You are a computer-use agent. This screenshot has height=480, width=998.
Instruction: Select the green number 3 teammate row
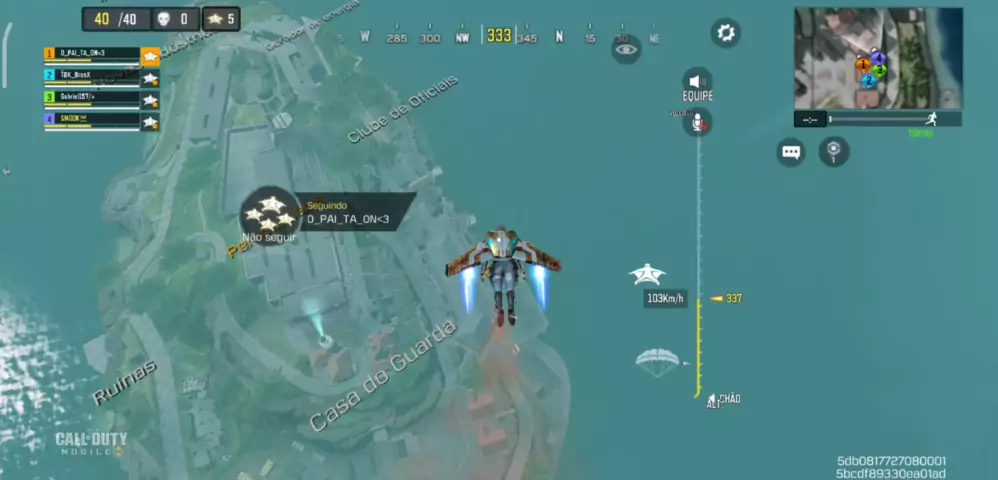[92, 98]
